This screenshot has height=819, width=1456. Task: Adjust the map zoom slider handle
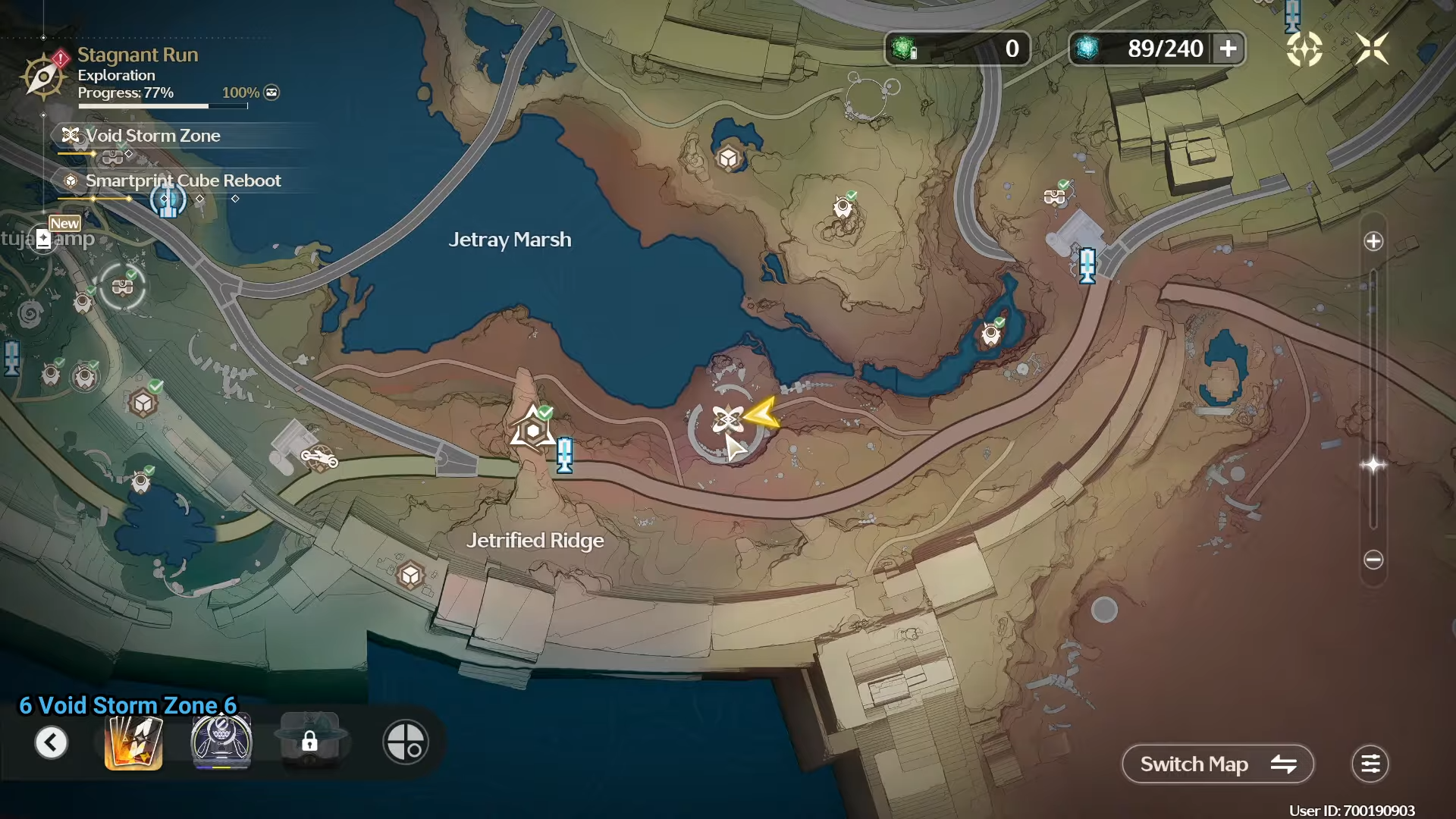(x=1373, y=465)
